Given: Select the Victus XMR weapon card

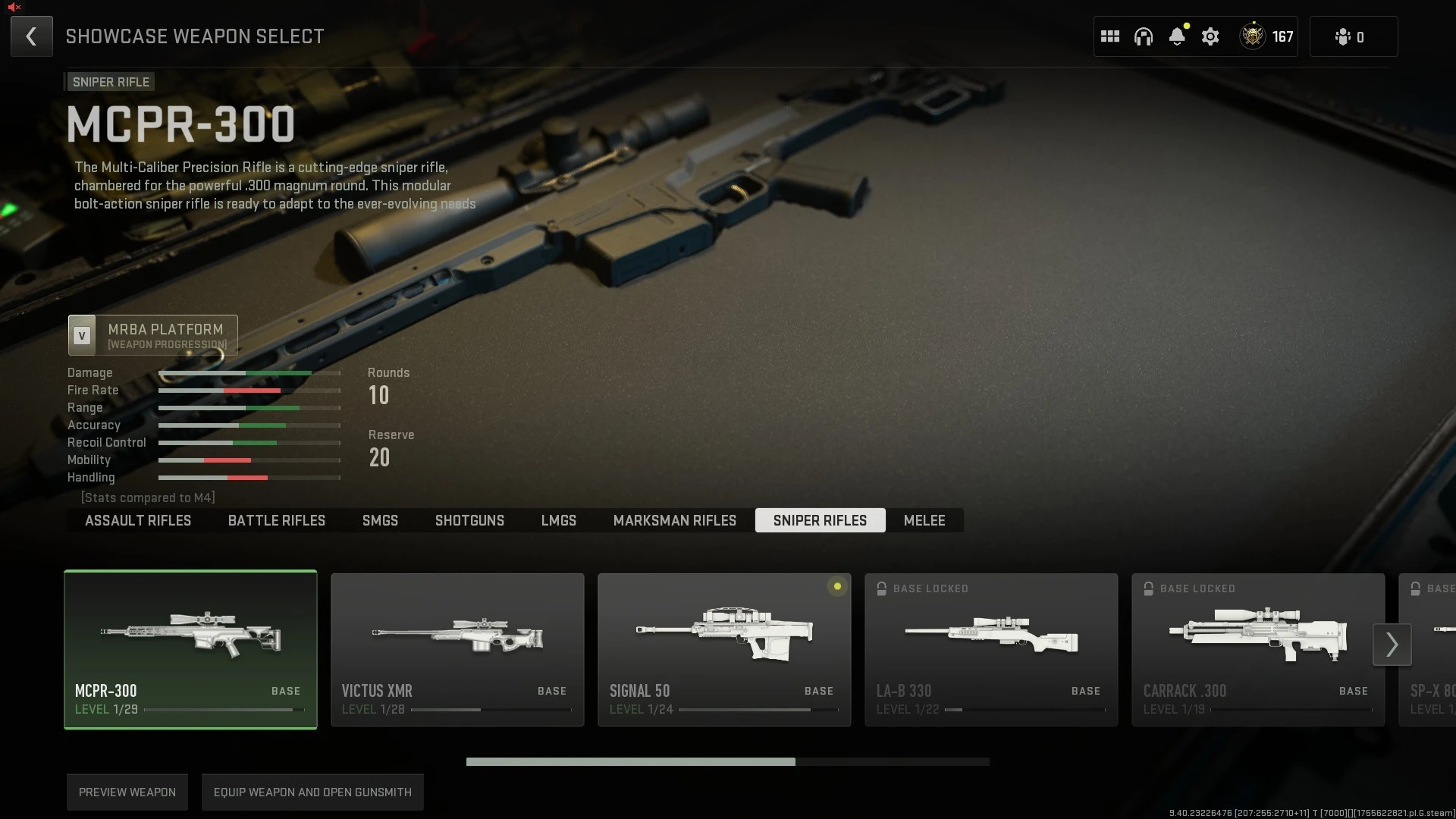Looking at the screenshot, I should (457, 648).
